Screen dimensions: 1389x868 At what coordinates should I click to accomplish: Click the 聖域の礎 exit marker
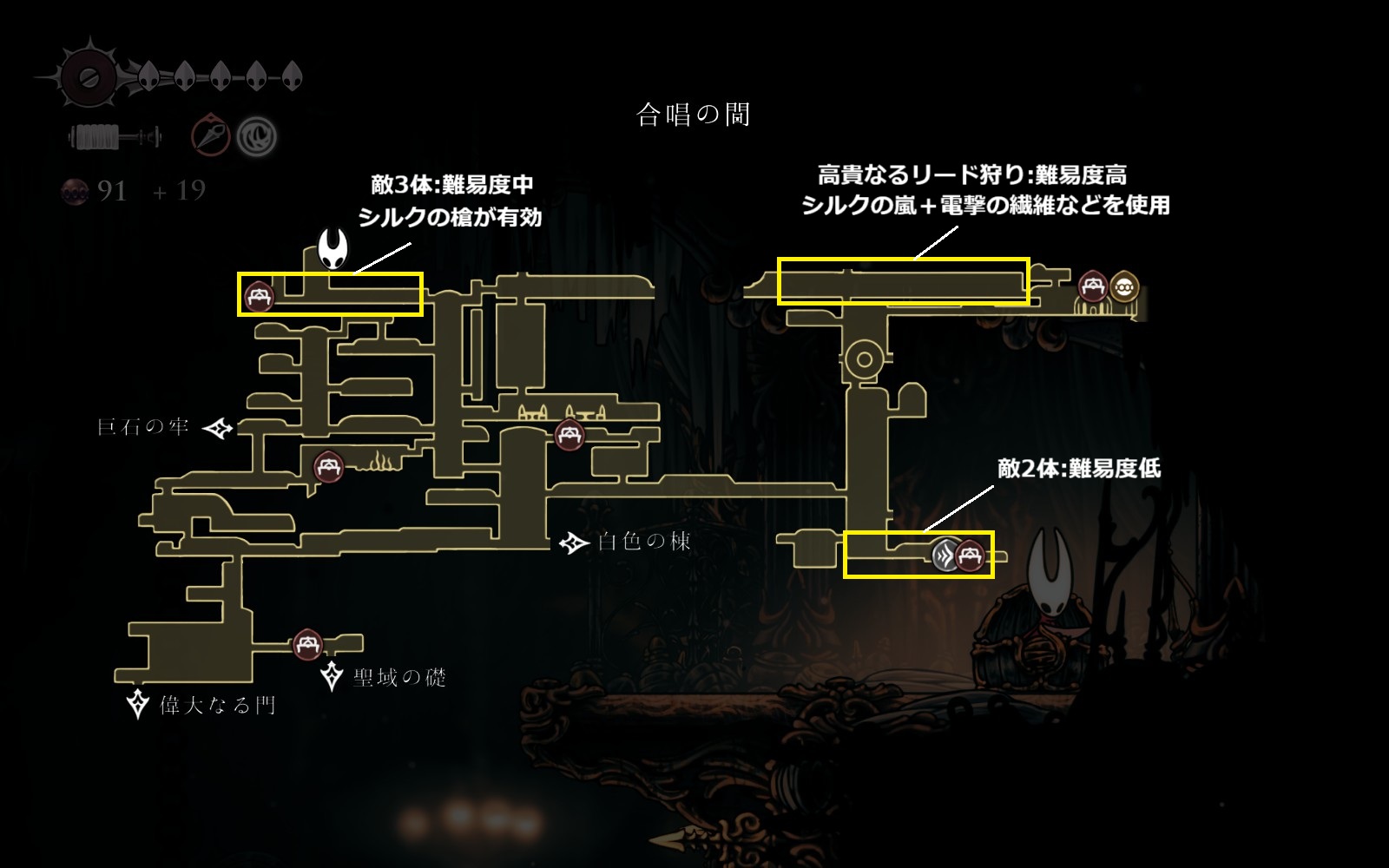pos(332,676)
